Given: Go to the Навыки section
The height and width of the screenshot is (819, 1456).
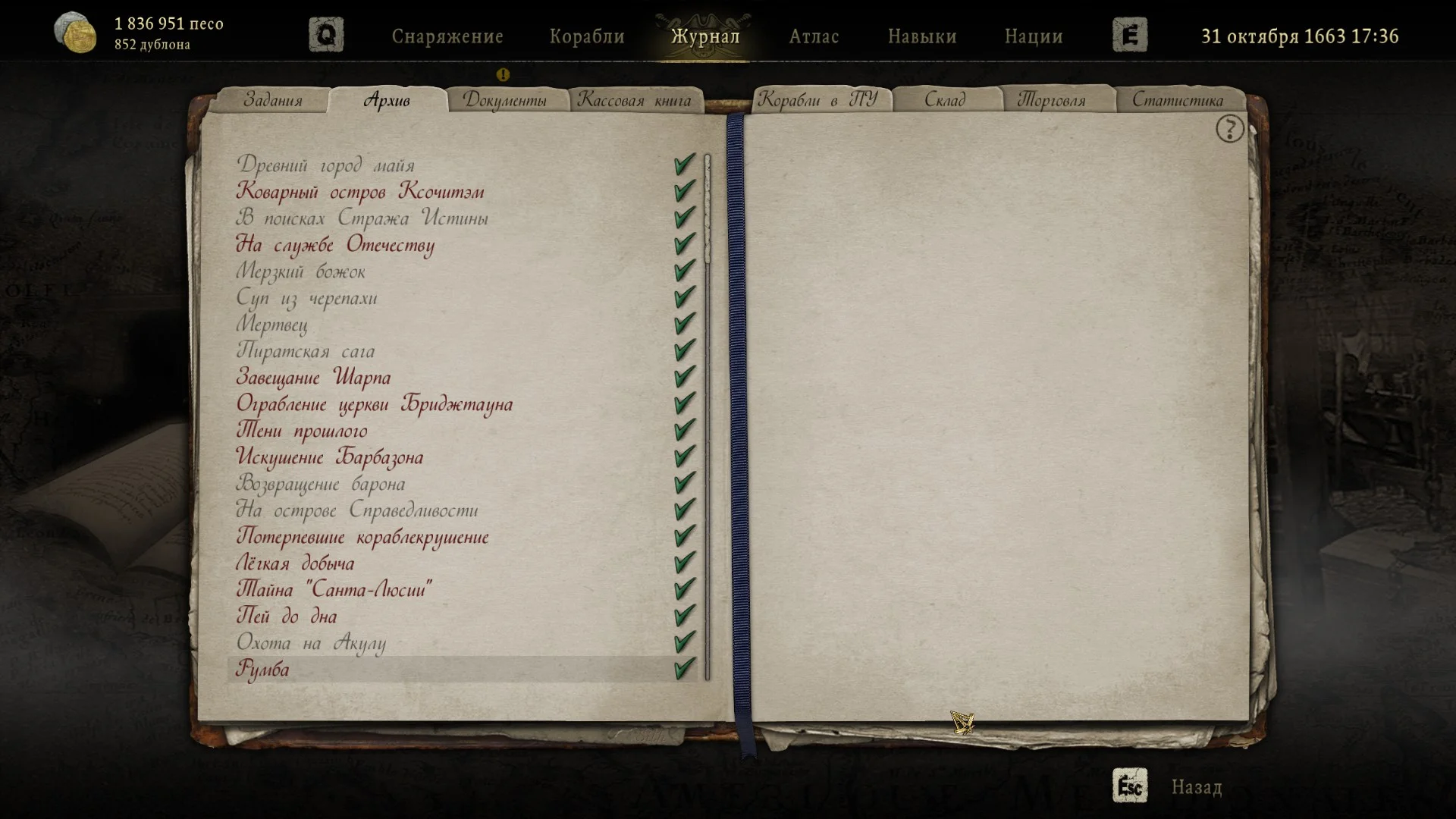Looking at the screenshot, I should click(922, 36).
